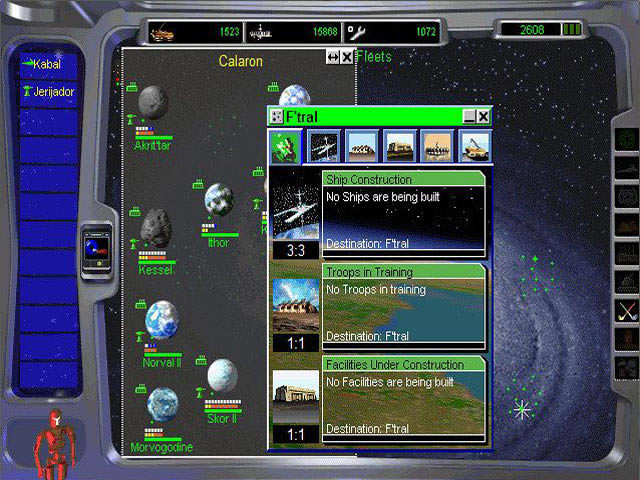The width and height of the screenshot is (640, 480).
Task: Click the crossed lightsabers sidebar icon
Action: click(x=627, y=310)
